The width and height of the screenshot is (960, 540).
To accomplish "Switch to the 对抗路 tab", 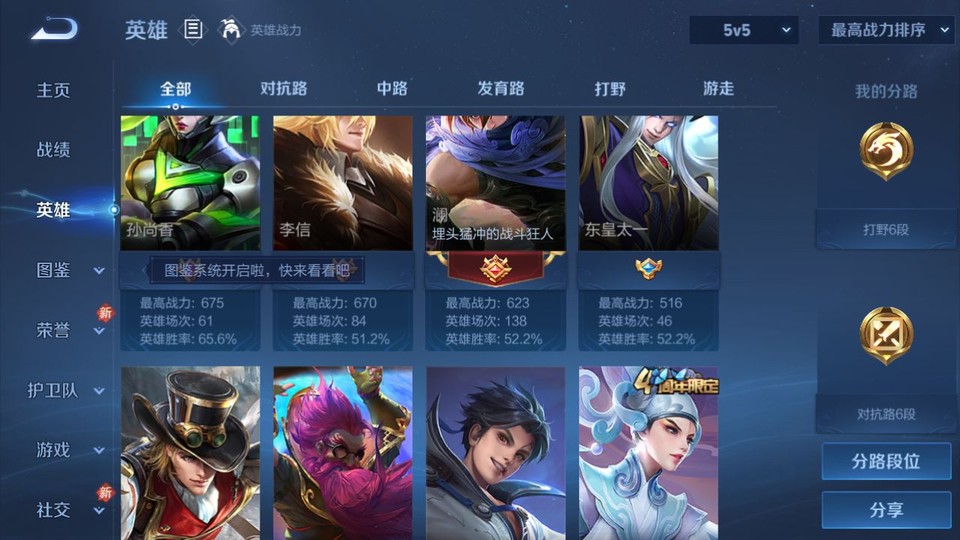I will 283,89.
